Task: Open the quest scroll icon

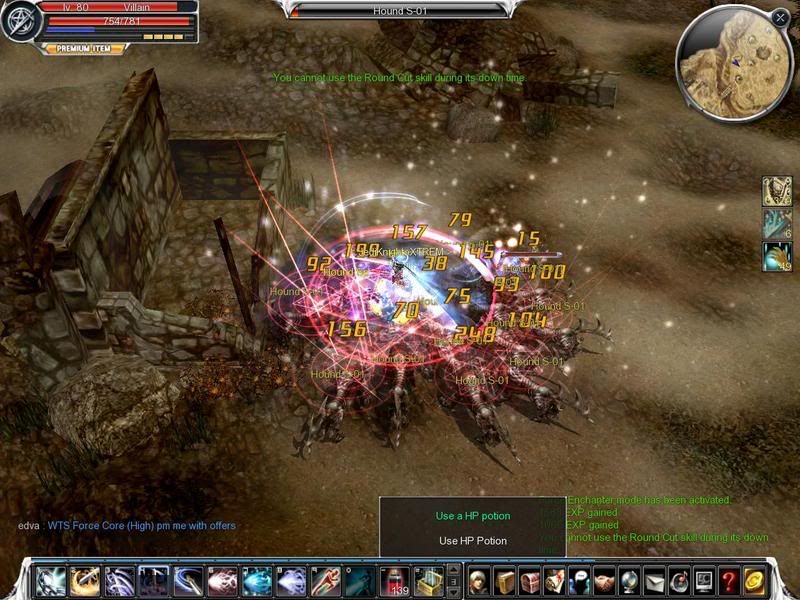Action: (555, 580)
